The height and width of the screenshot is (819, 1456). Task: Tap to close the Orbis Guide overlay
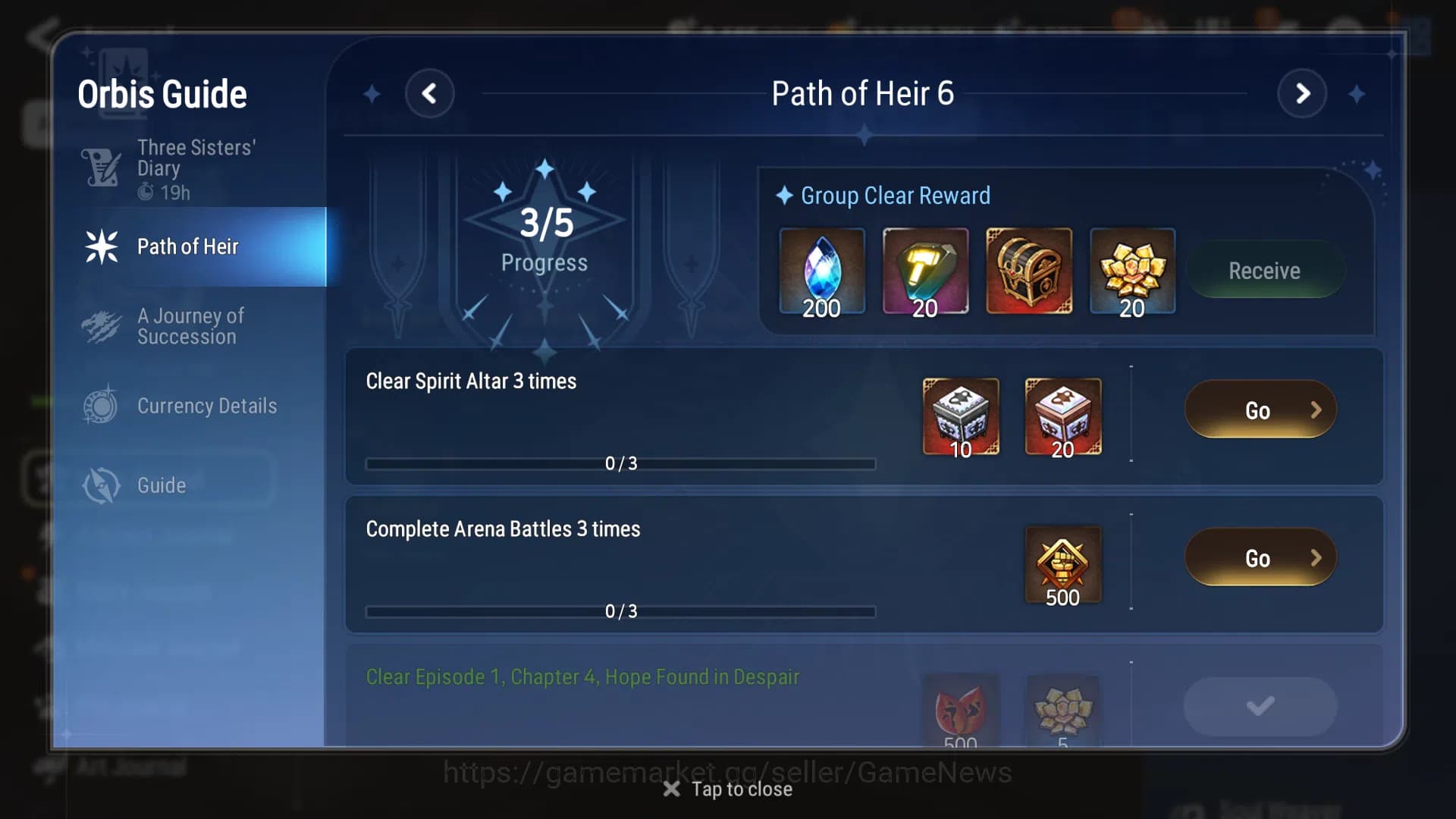tap(726, 789)
